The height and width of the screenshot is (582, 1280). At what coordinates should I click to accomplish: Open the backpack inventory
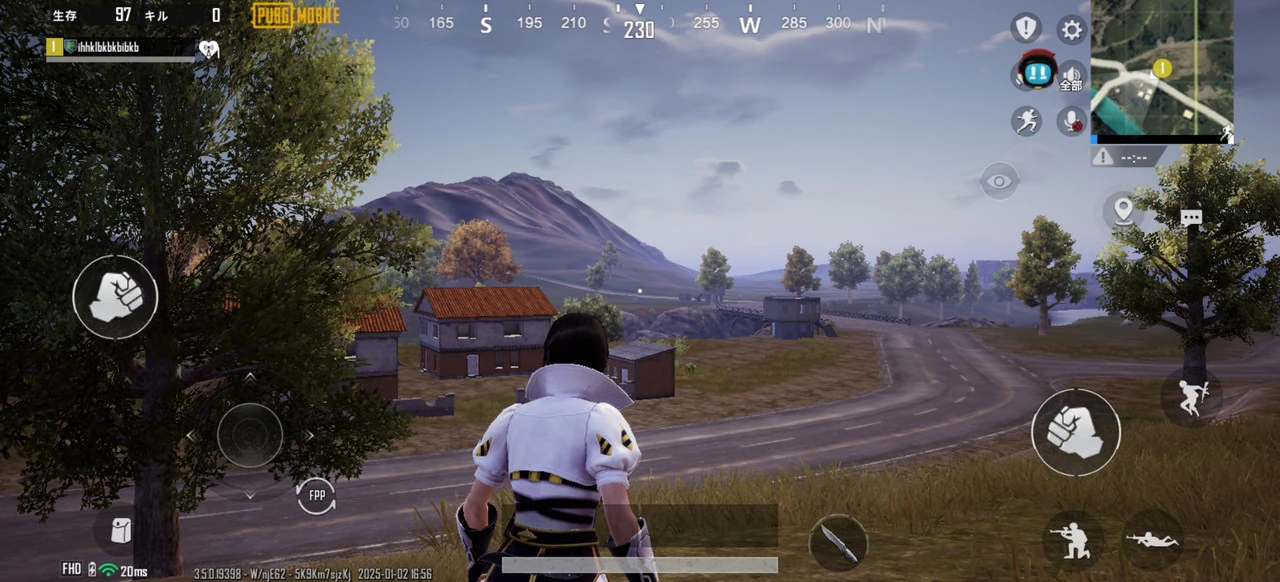click(121, 530)
